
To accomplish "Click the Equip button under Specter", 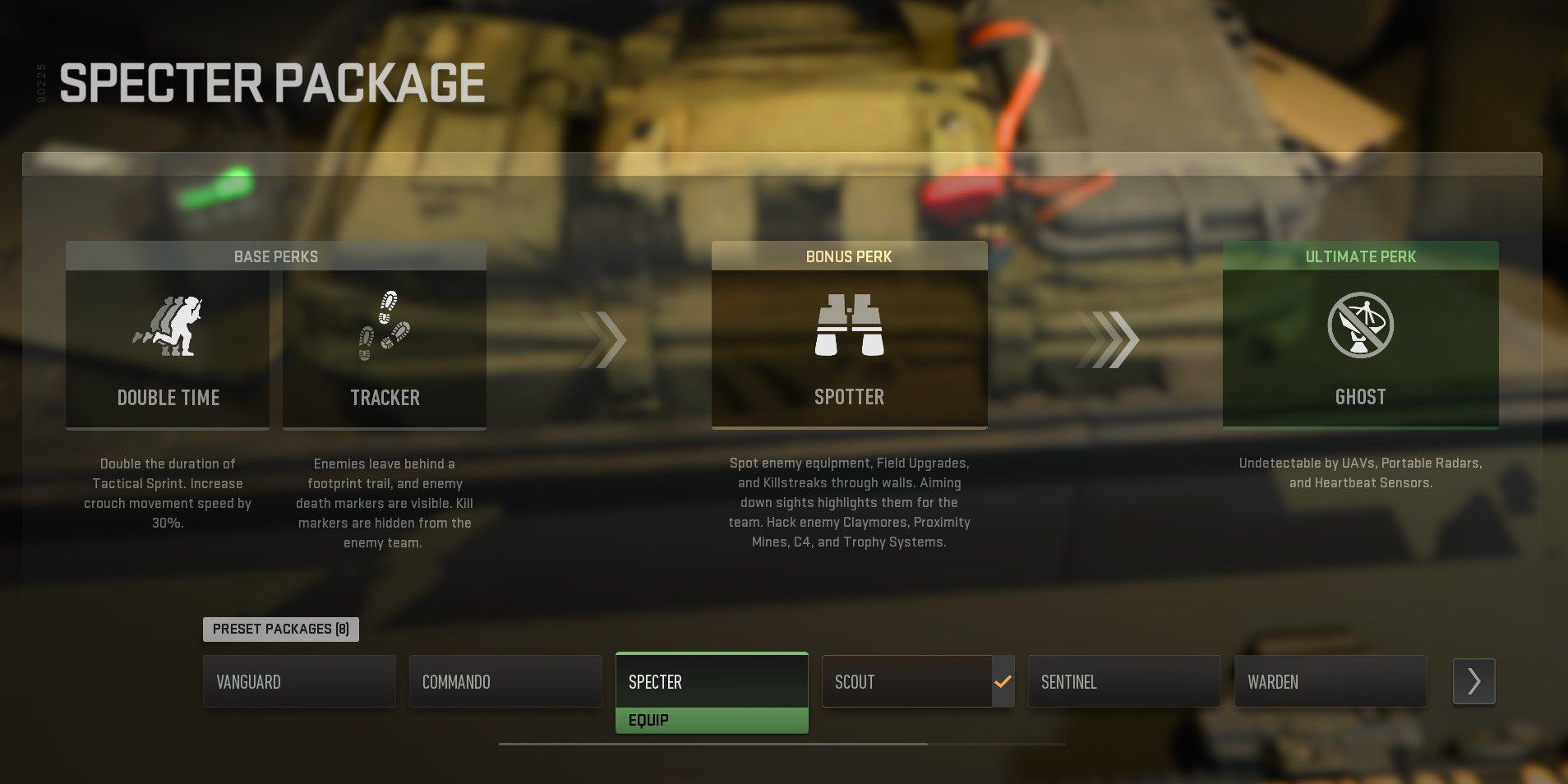I will point(711,719).
